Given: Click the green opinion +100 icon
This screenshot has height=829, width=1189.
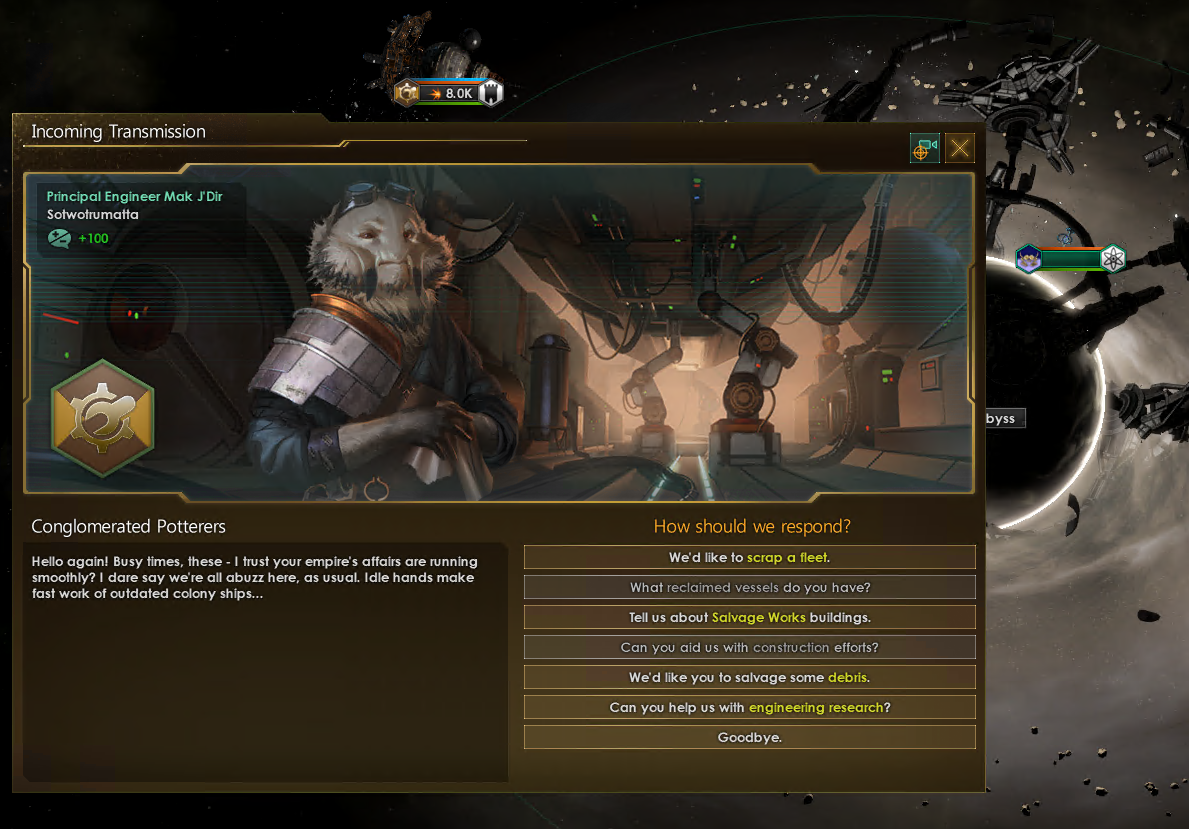Looking at the screenshot, I should (x=59, y=238).
